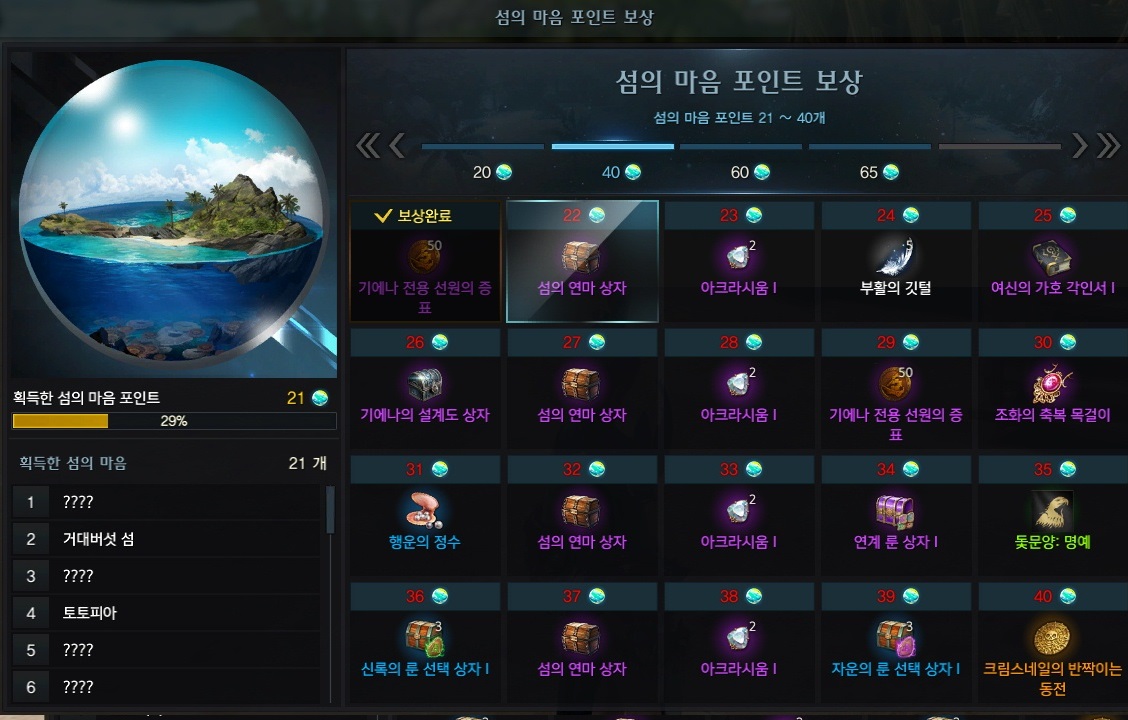Viewport: 1128px width, 720px height.
Task: Select the 조화의 축복 목걸이 reward
Action: [1052, 388]
